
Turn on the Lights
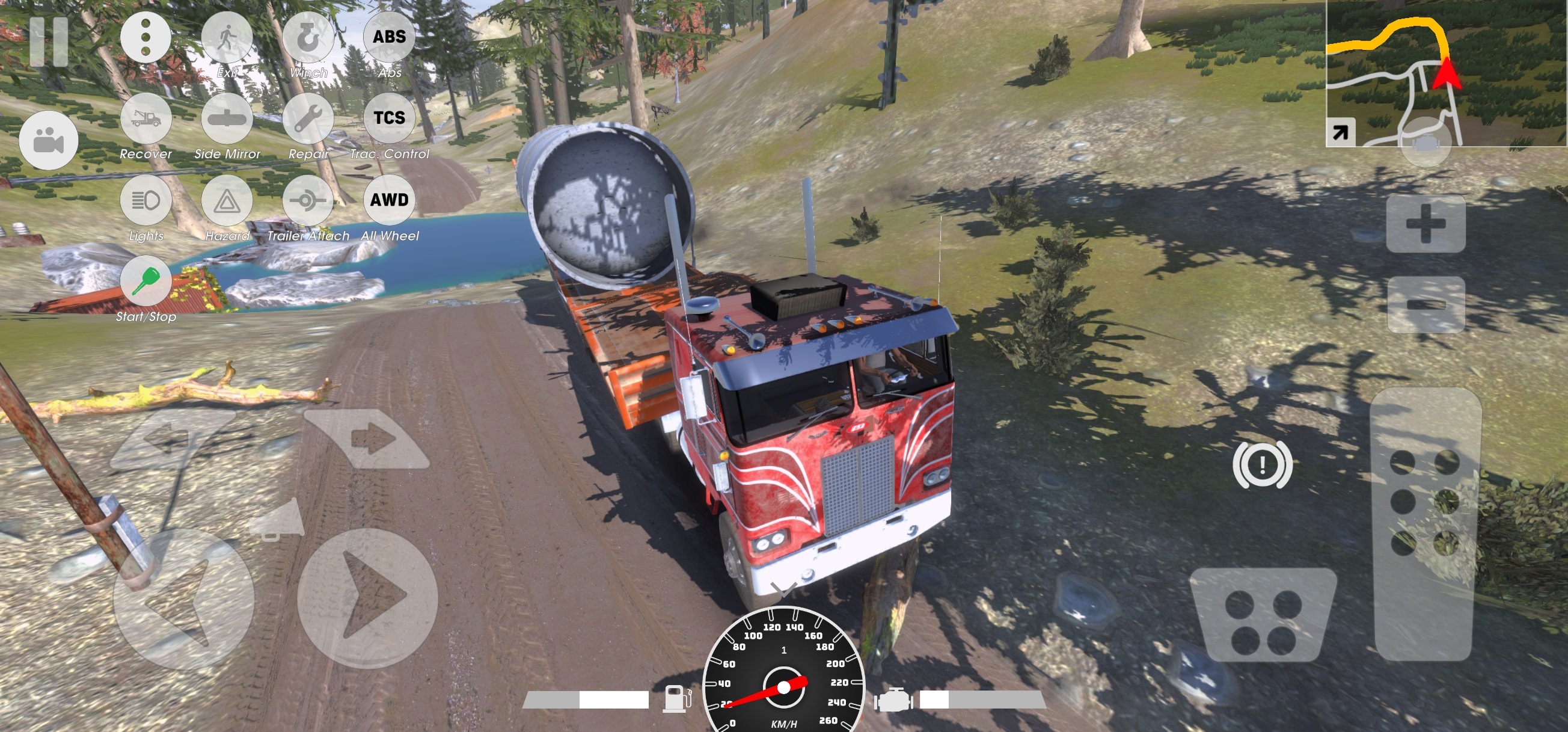click(145, 200)
